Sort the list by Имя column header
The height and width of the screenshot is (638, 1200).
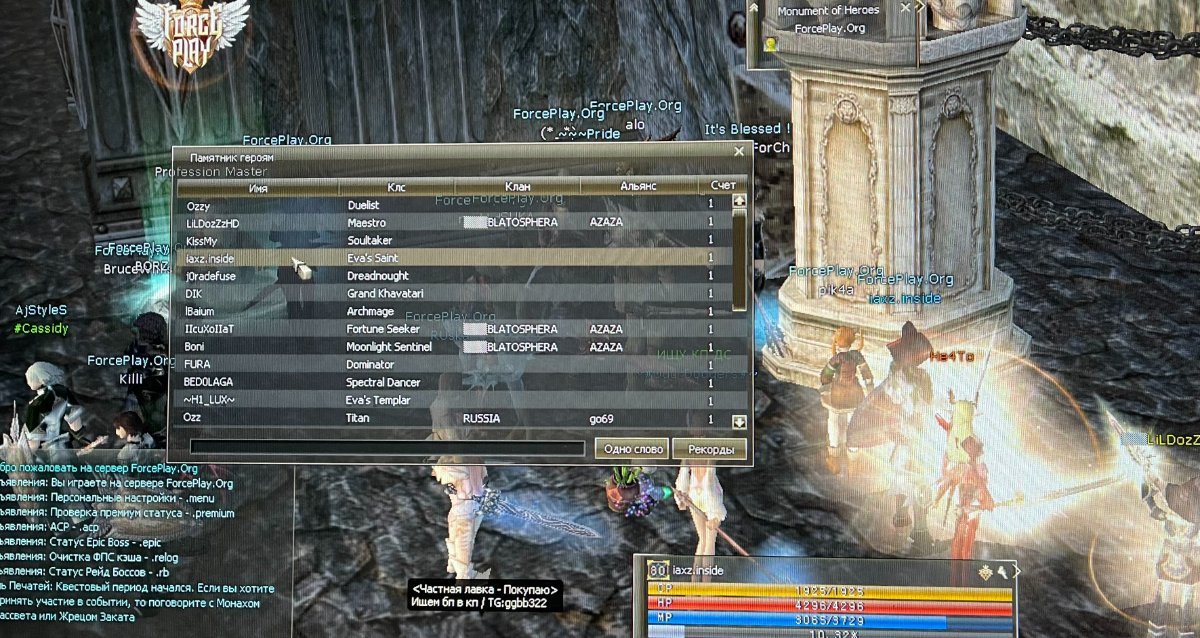point(258,187)
